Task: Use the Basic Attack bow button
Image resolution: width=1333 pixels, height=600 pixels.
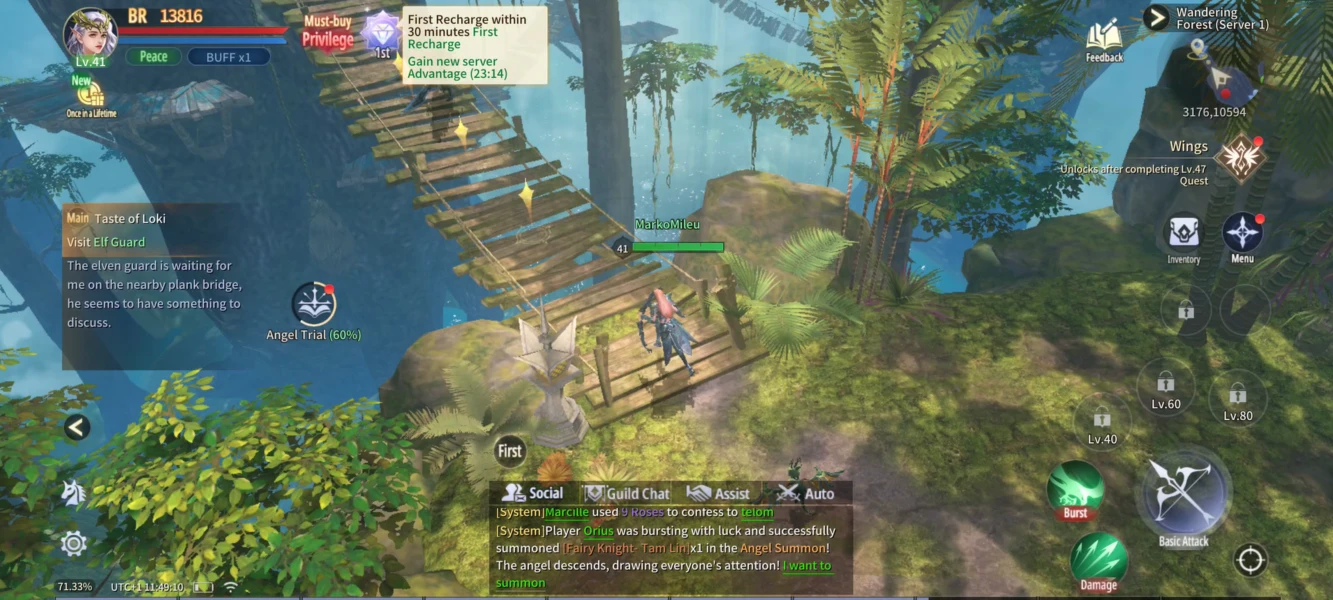Action: 1184,495
